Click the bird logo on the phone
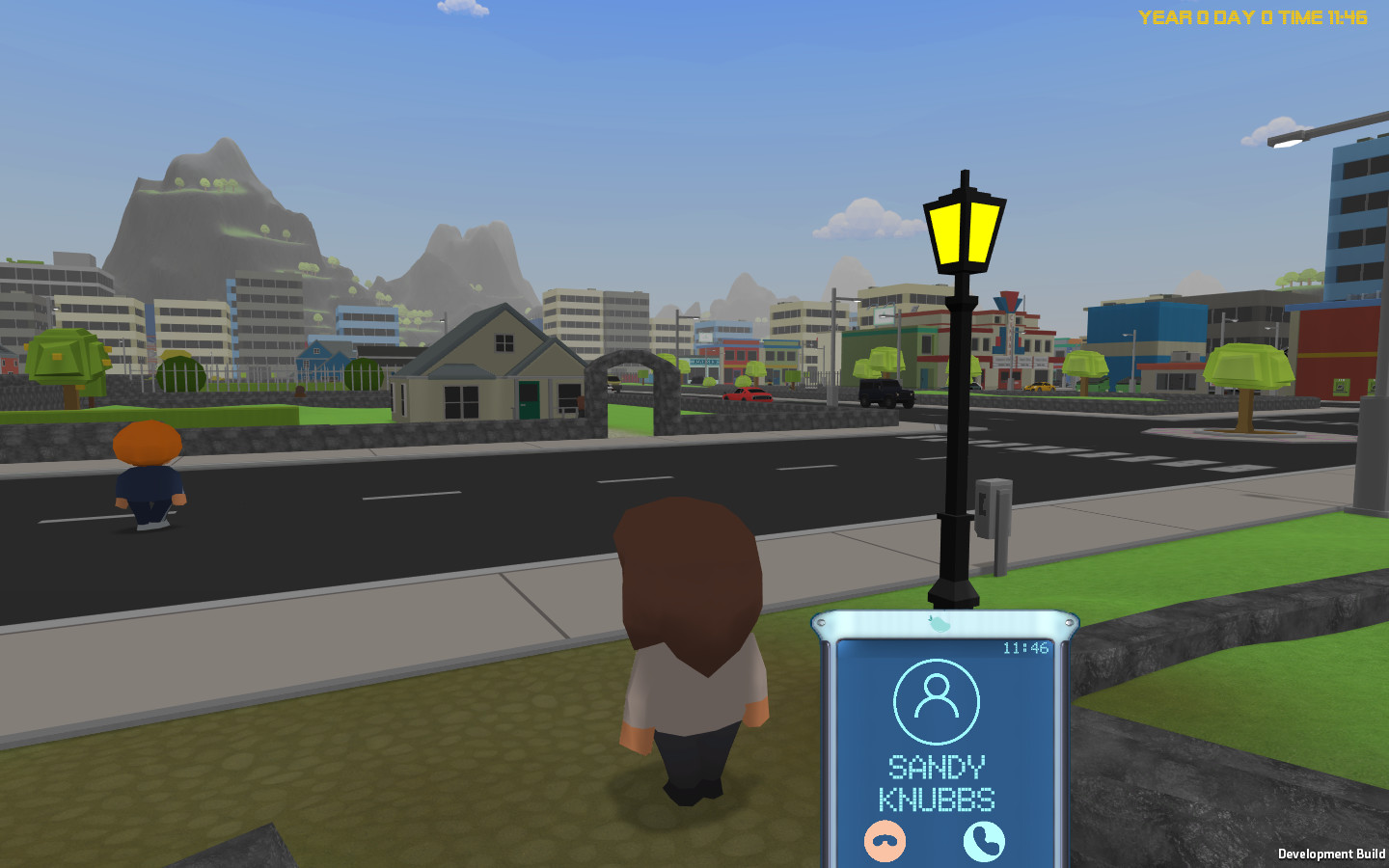Screen dimensions: 1389x868 pyautogui.click(x=937, y=622)
